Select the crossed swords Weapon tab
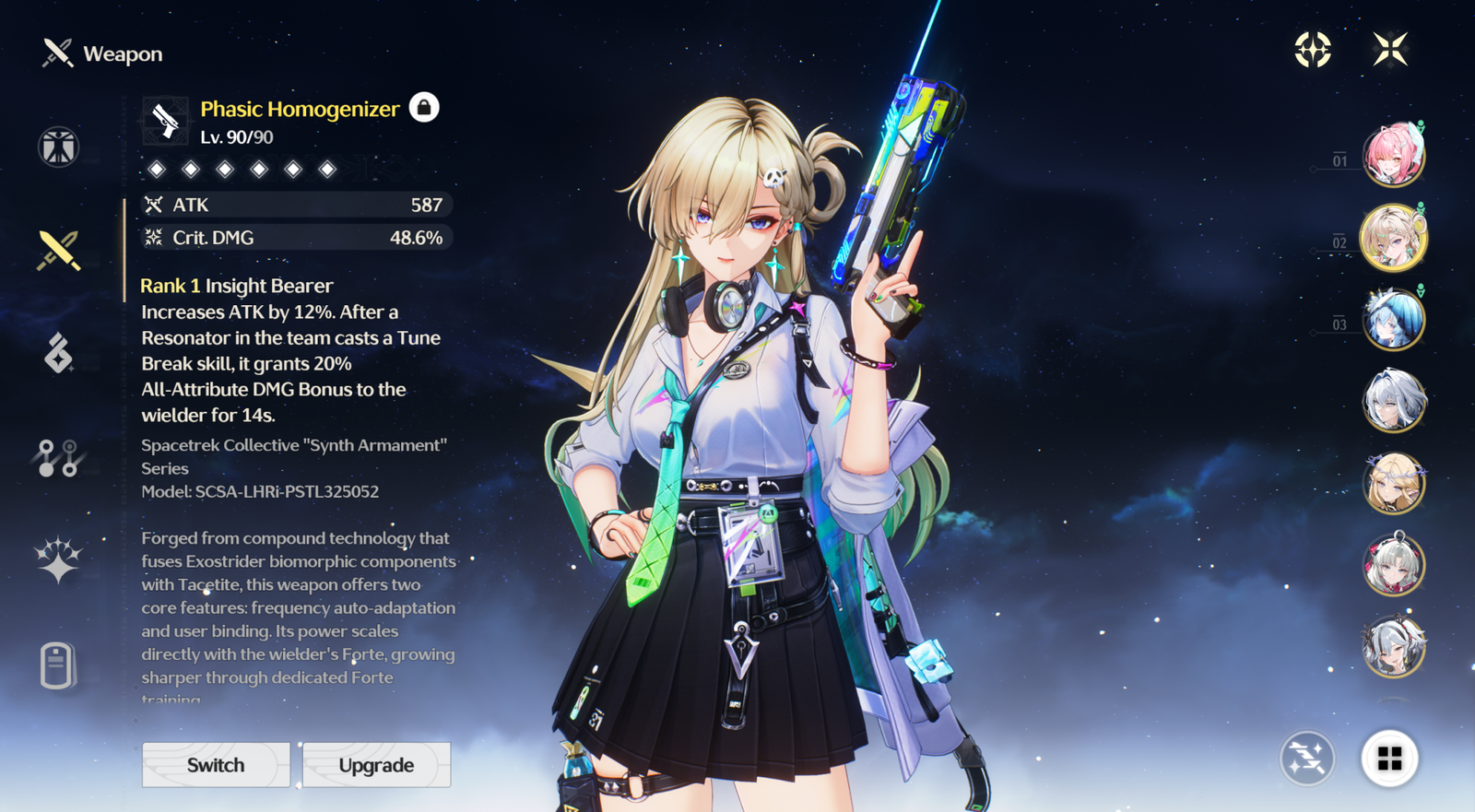Screen dimensions: 1475x812 pyautogui.click(x=58, y=251)
